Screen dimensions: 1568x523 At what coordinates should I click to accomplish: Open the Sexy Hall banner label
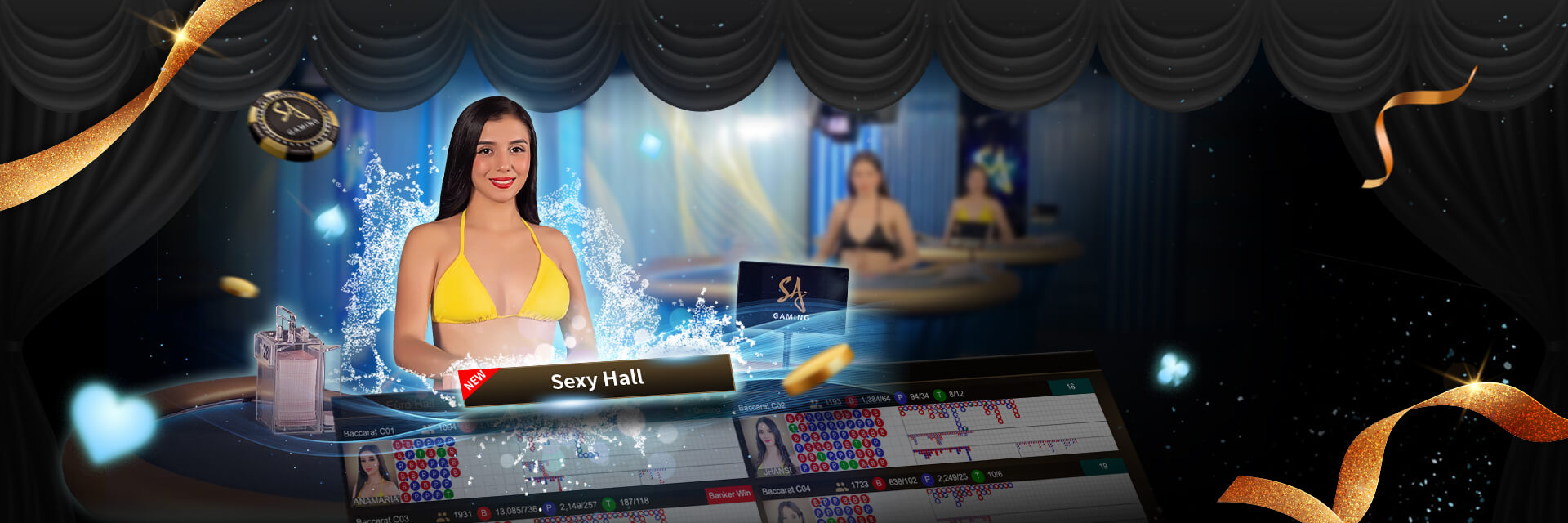597,380
